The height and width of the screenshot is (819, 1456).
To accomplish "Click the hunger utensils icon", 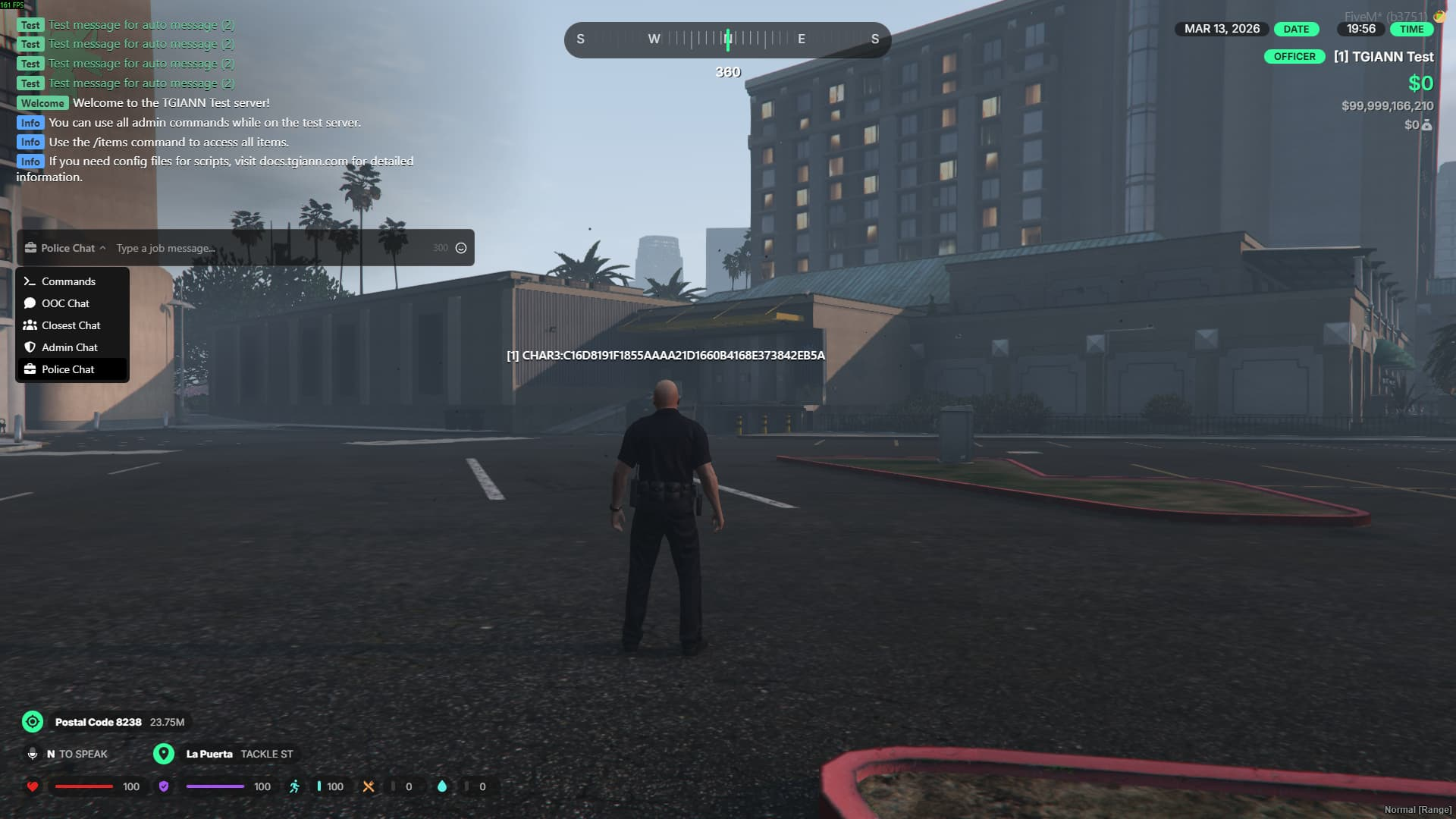I will [x=369, y=786].
